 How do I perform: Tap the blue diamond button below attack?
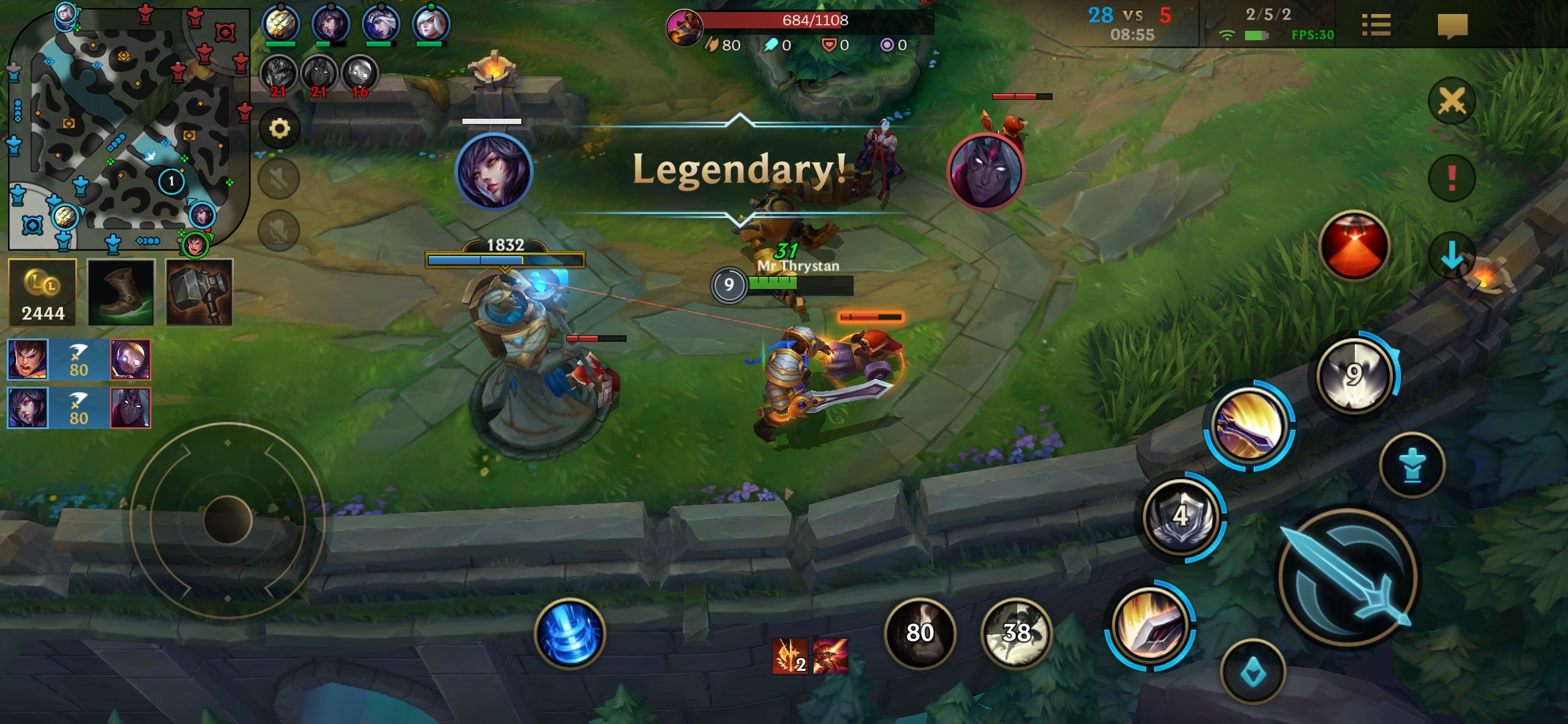click(1252, 672)
